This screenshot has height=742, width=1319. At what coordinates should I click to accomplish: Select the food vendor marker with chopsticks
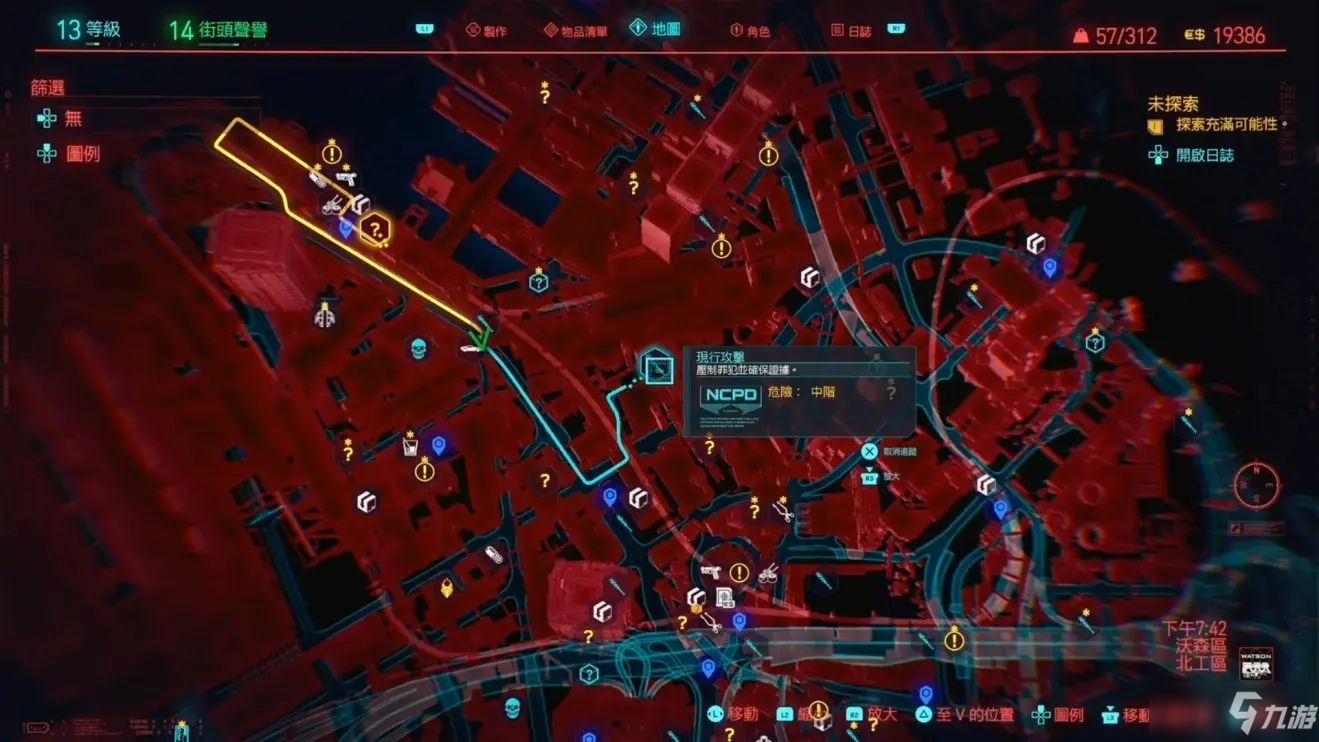pos(768,574)
